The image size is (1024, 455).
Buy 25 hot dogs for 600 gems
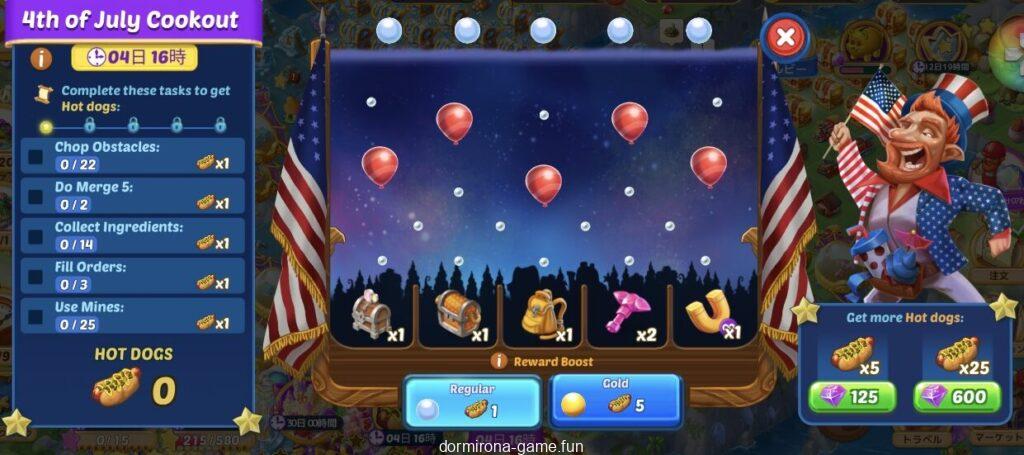[957, 397]
